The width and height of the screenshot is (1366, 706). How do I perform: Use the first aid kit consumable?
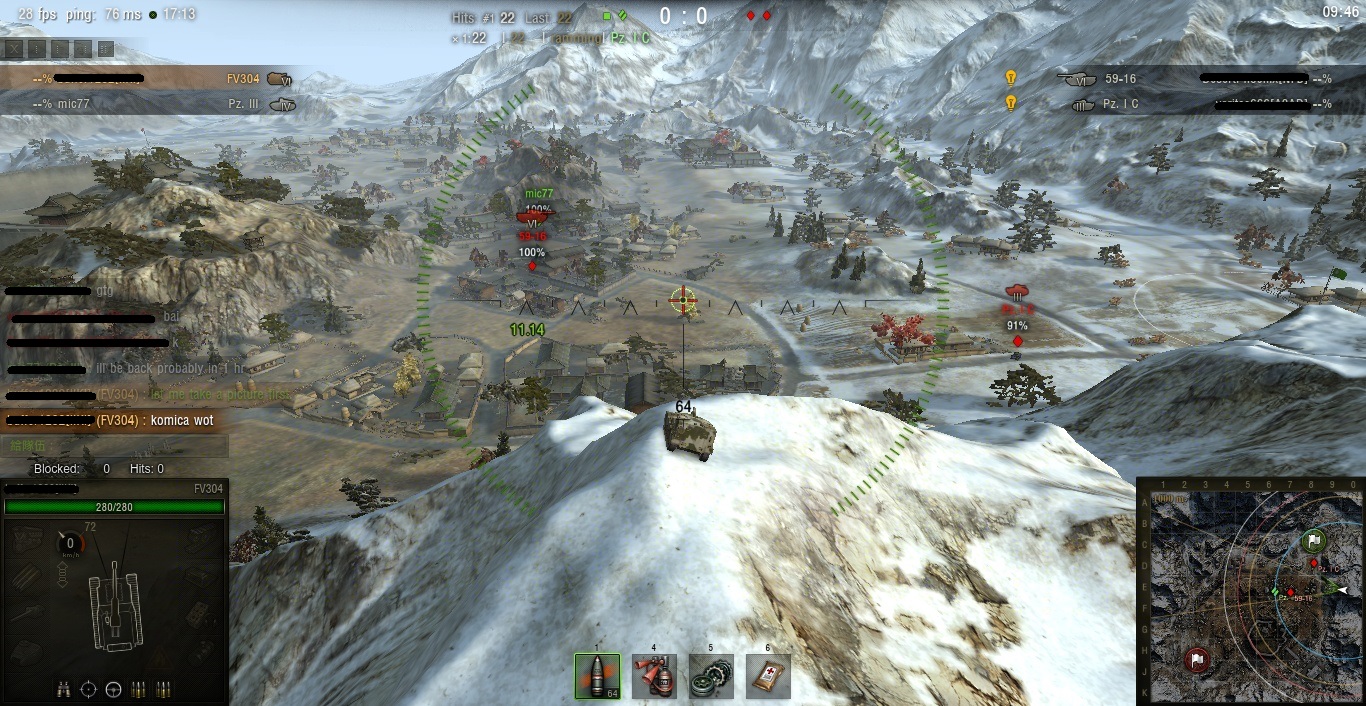(x=768, y=676)
